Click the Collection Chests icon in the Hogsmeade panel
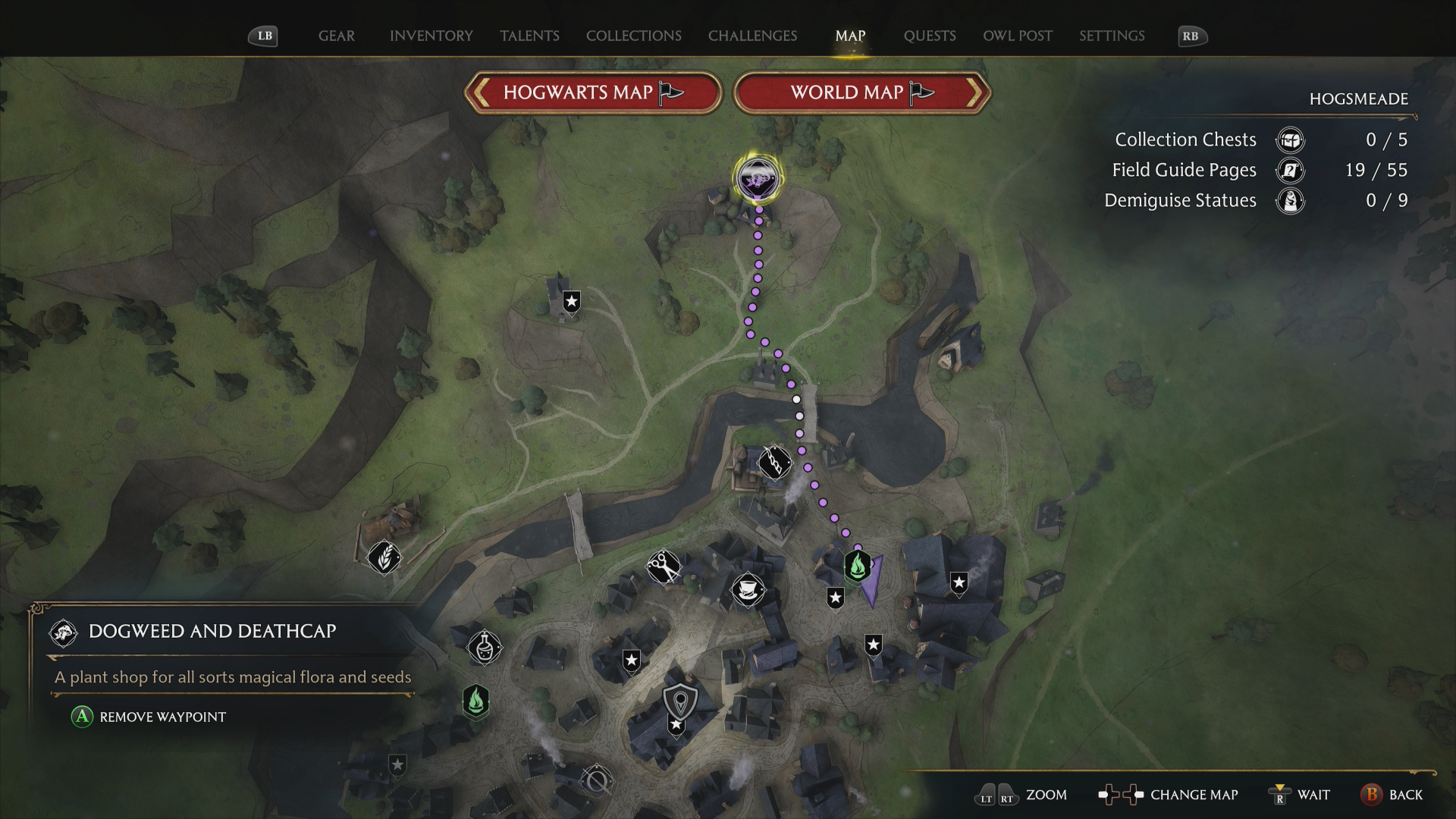Image resolution: width=1456 pixels, height=819 pixels. tap(1289, 140)
